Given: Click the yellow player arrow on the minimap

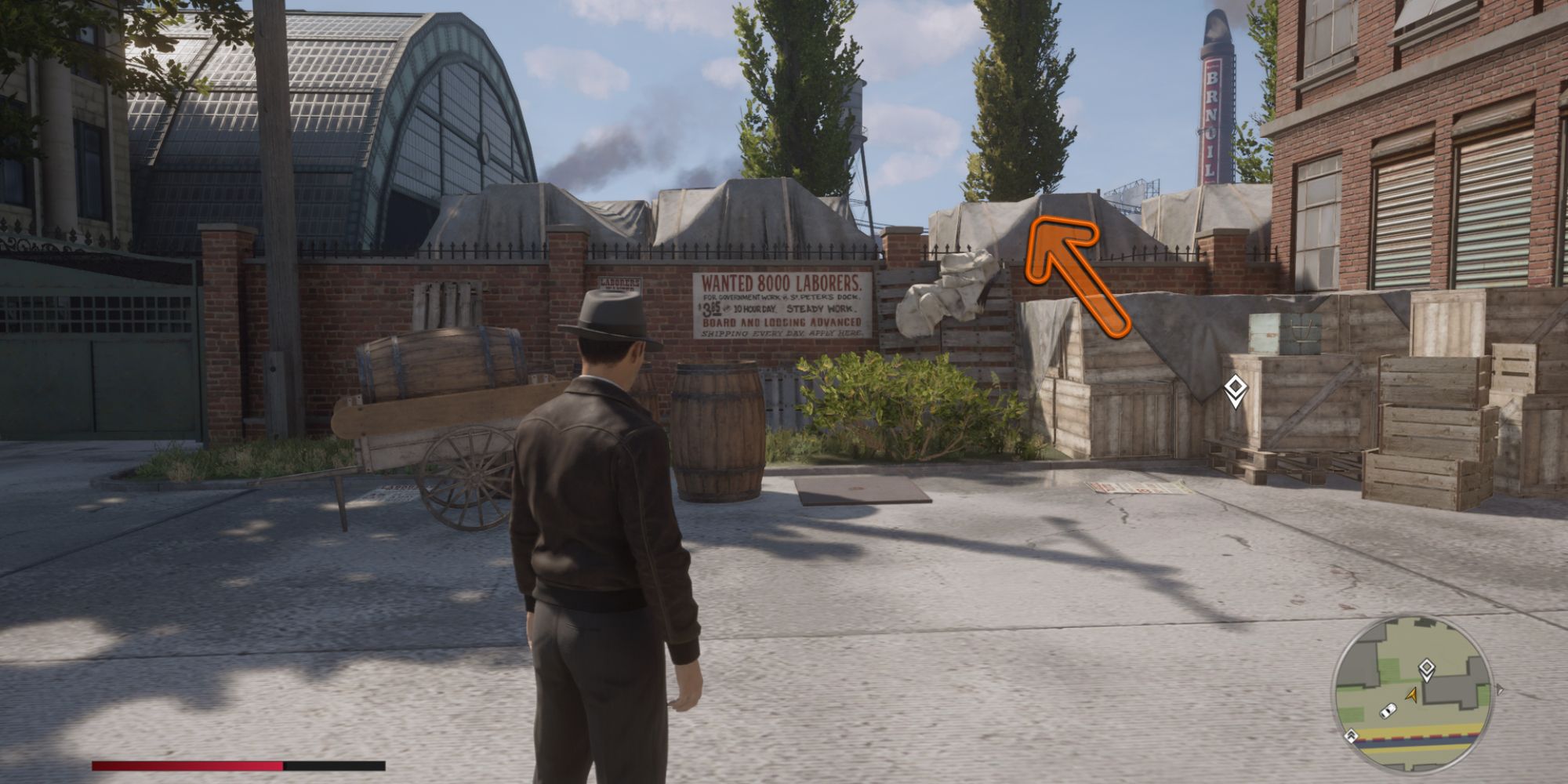Looking at the screenshot, I should pyautogui.click(x=1411, y=695).
